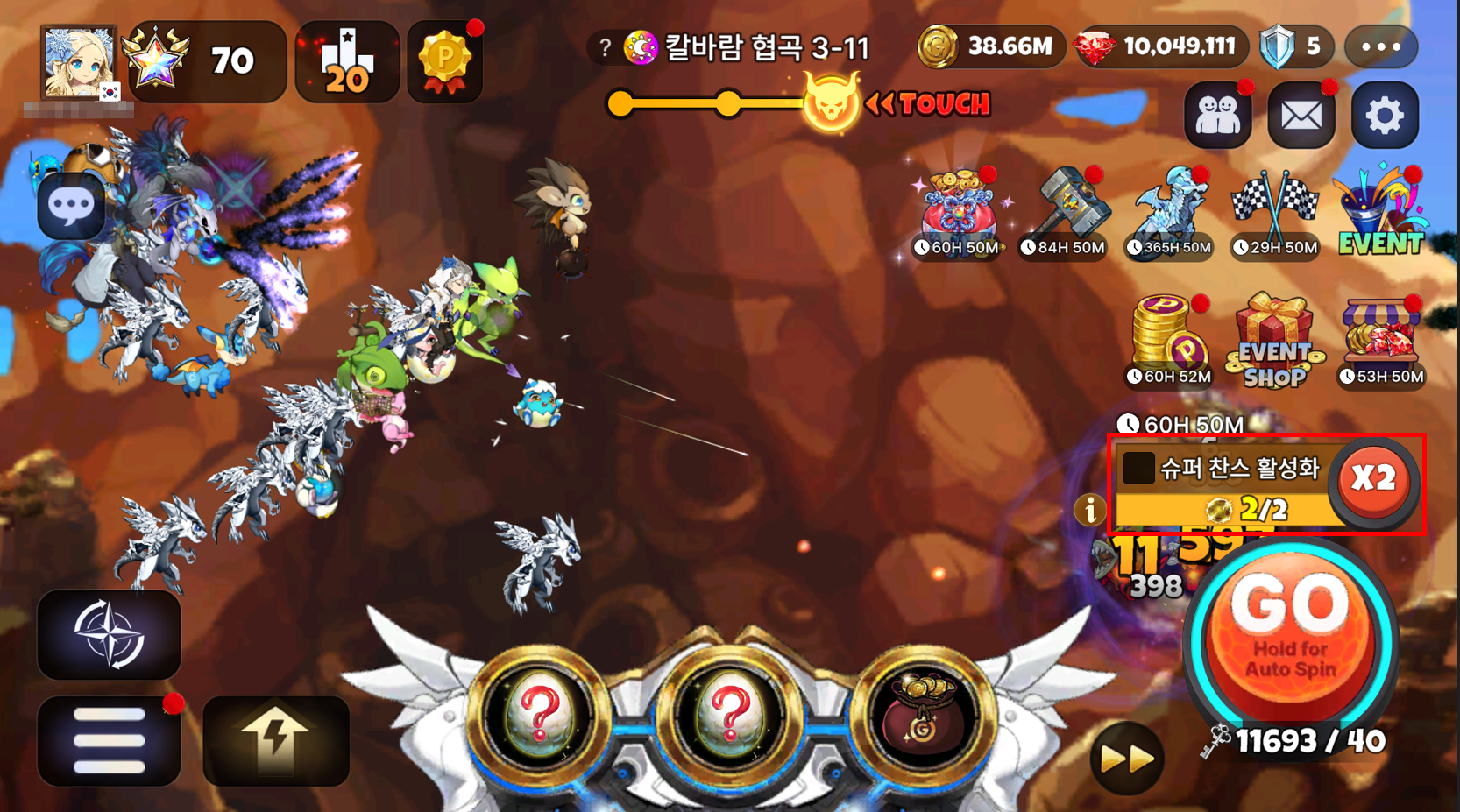
Task: Open the compass navigation button
Action: 109,635
